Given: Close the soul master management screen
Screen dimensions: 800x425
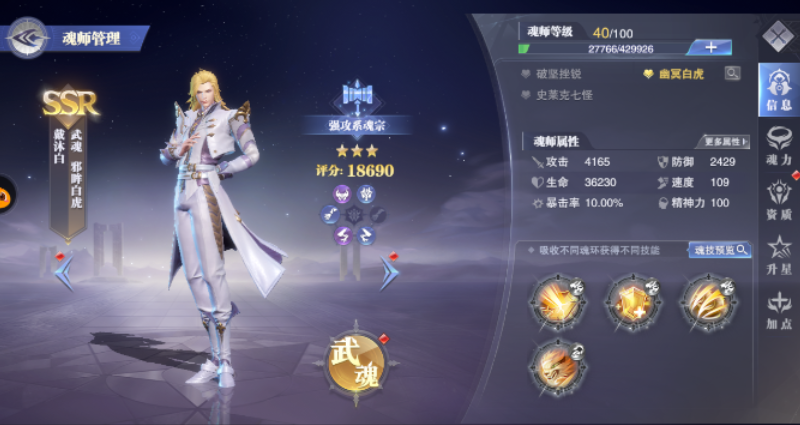Looking at the screenshot, I should [777, 37].
